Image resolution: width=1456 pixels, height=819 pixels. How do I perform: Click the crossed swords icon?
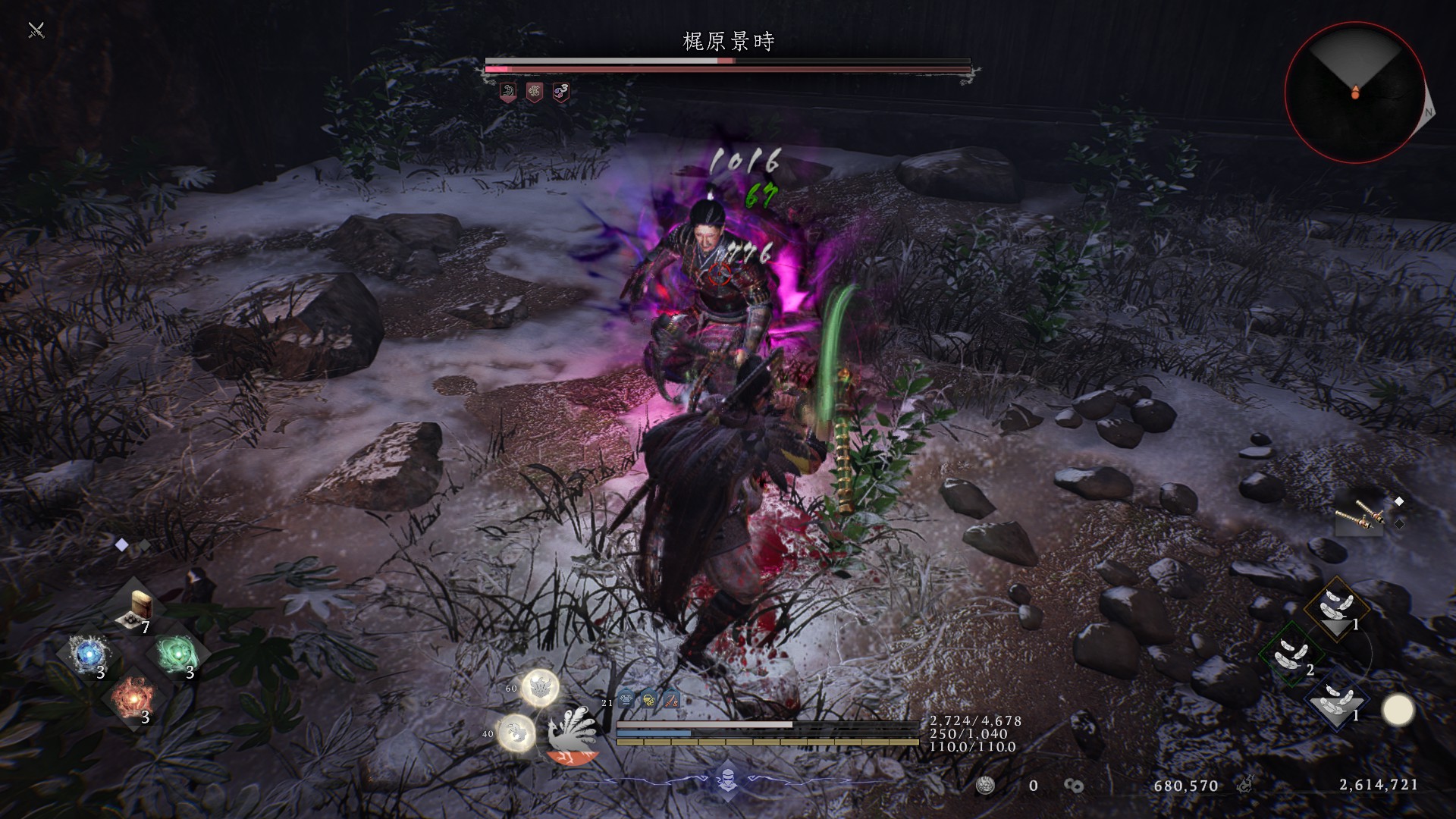point(36,30)
